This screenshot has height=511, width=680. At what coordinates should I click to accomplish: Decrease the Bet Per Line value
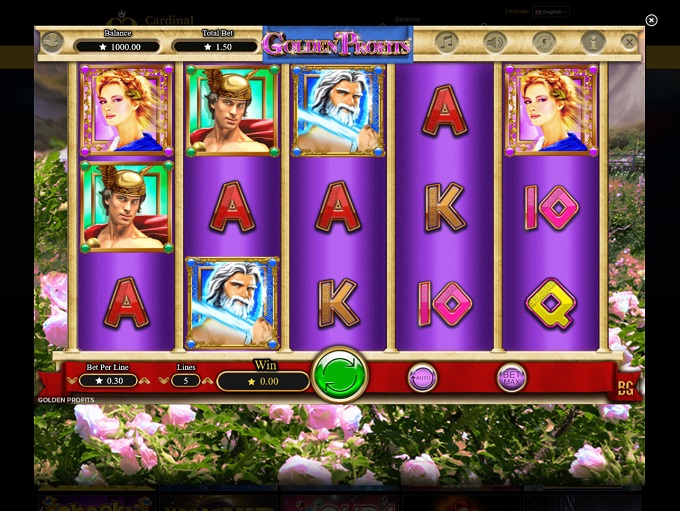[73, 381]
